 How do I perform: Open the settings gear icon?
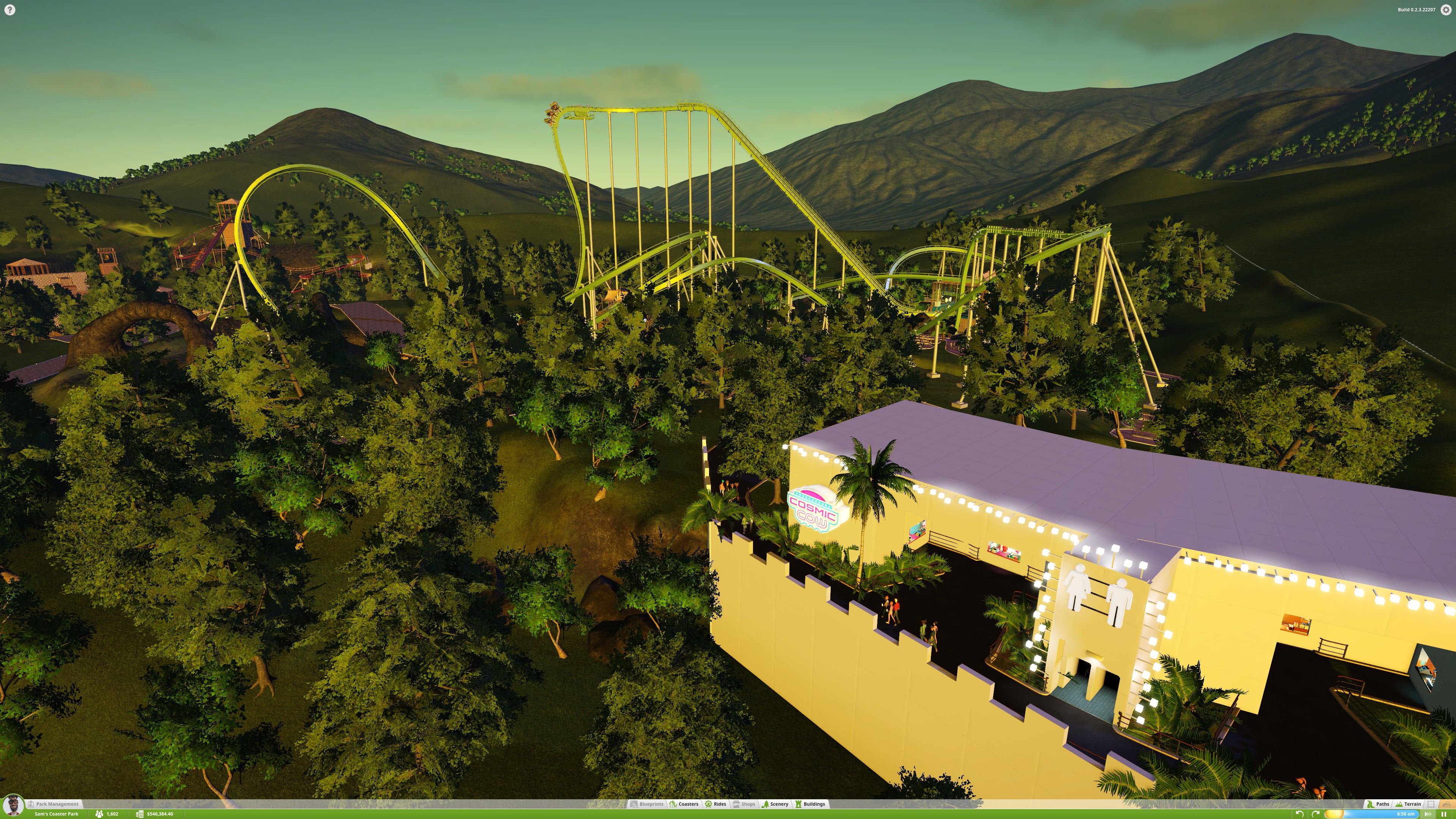coord(1446,9)
